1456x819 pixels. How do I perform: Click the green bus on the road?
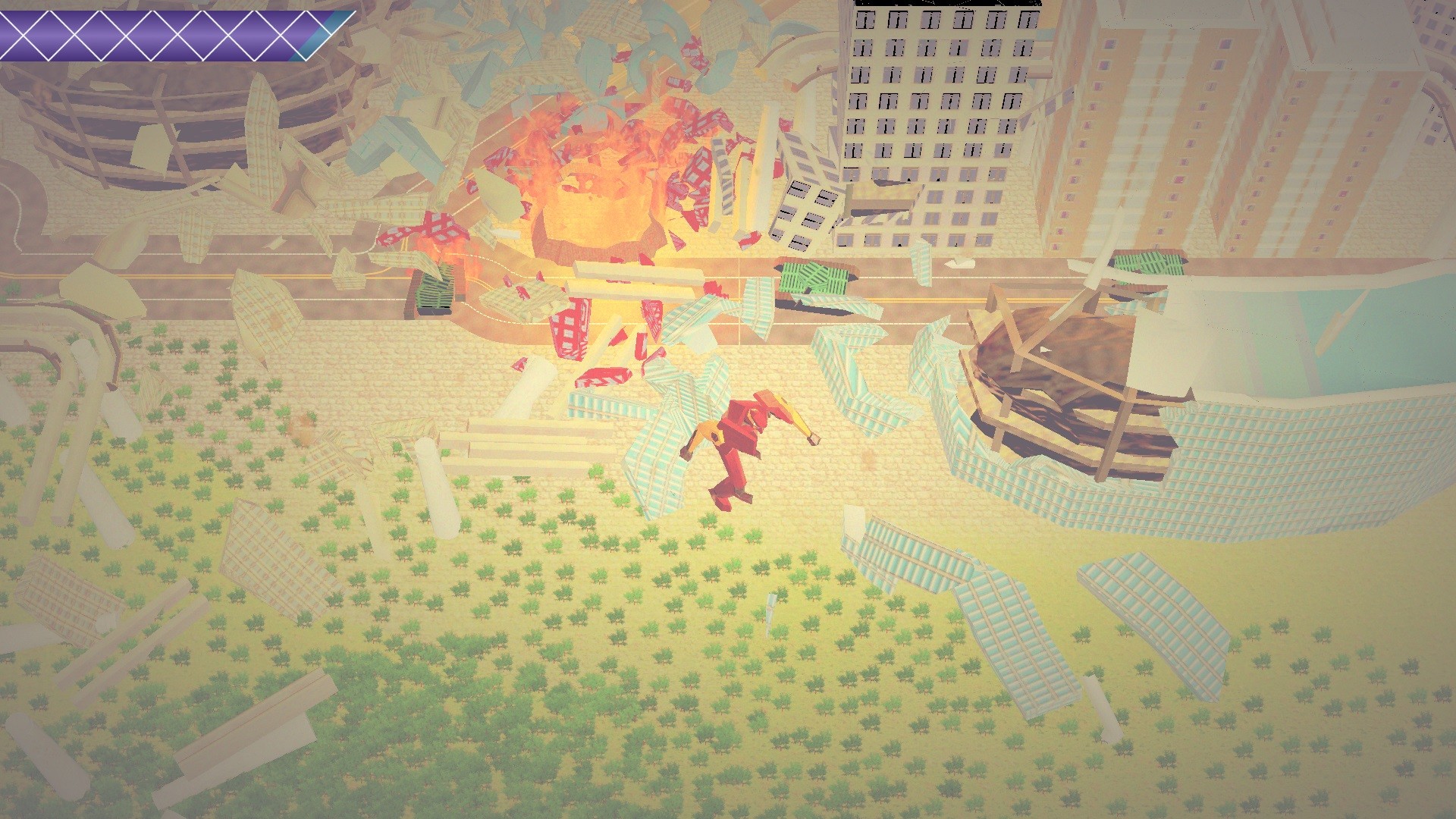811,277
